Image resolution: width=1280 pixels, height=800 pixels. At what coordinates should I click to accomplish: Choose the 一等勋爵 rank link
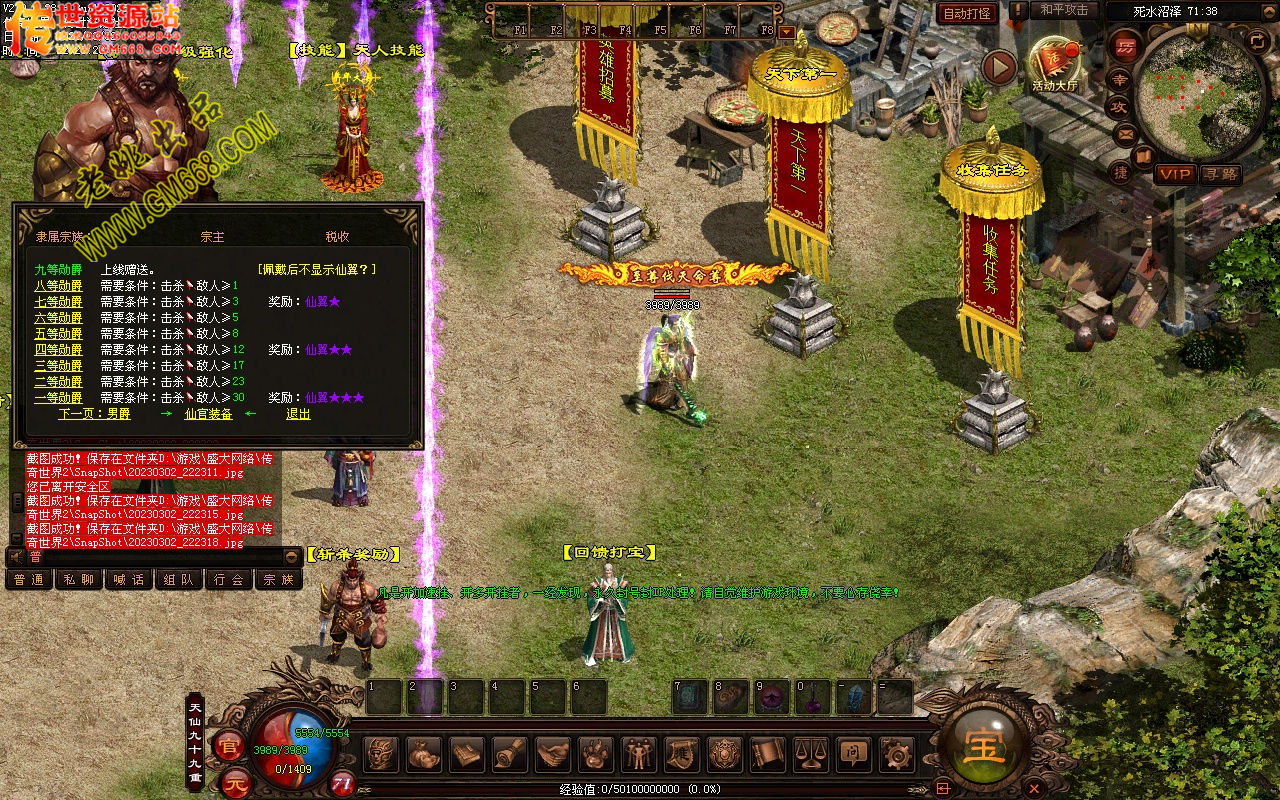pos(58,397)
